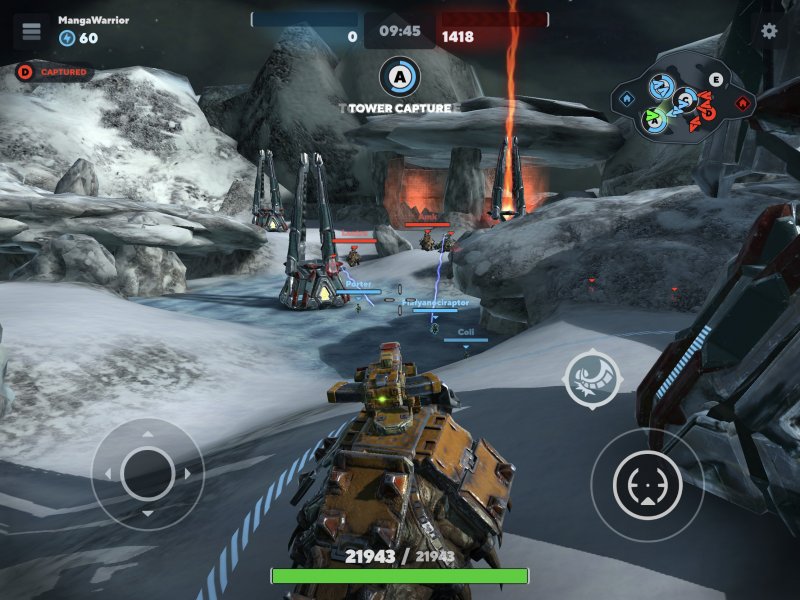Viewport: 800px width, 600px height.
Task: Tap the fire weapon button
Action: (647, 486)
